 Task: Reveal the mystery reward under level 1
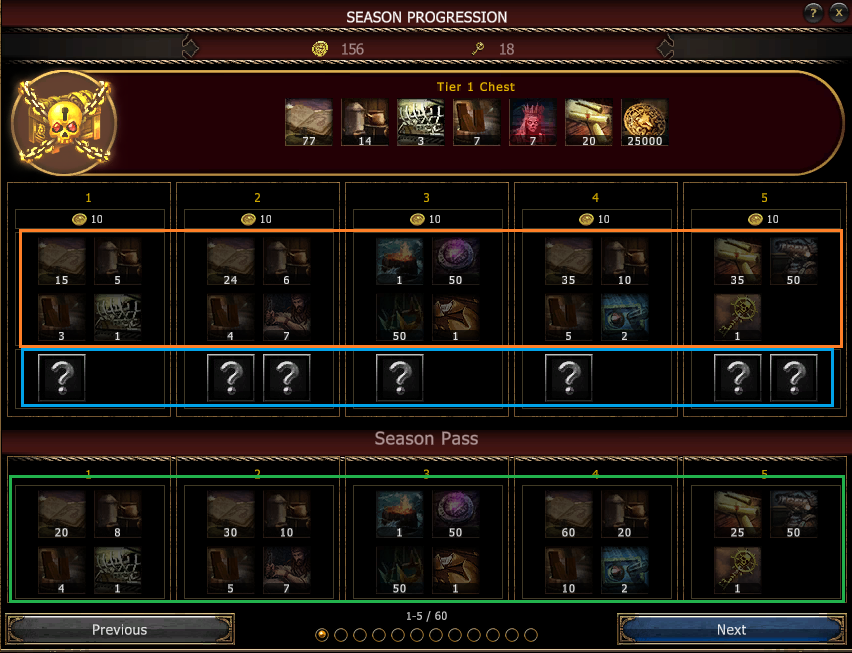click(x=62, y=378)
